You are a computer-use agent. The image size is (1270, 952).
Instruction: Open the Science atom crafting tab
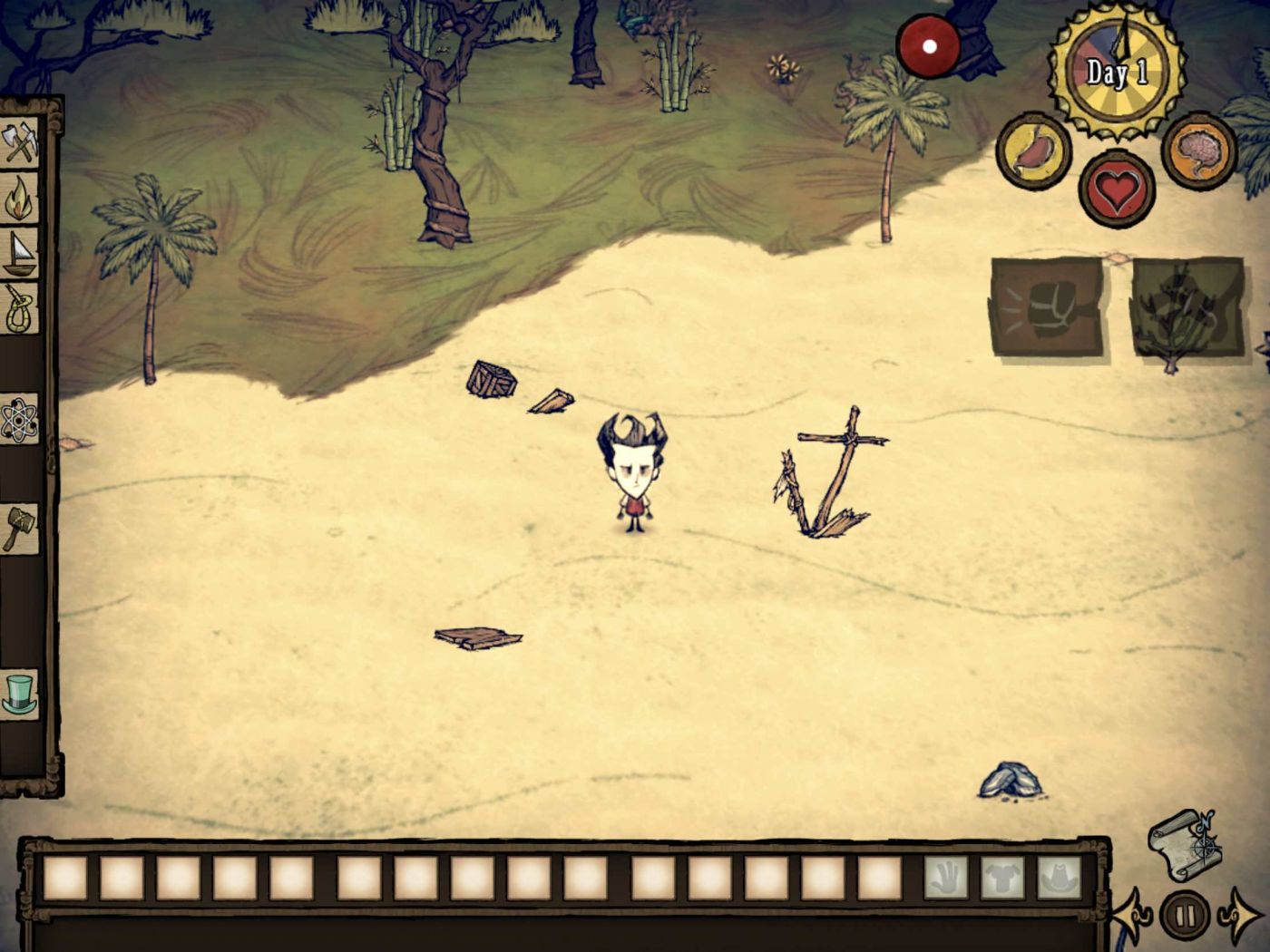[20, 420]
